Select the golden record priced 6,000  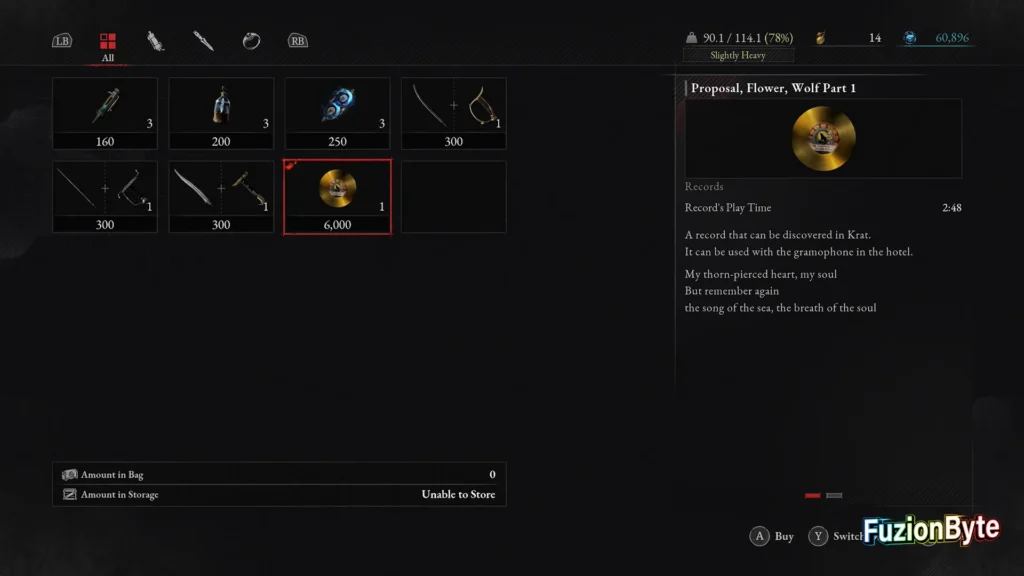tap(337, 196)
